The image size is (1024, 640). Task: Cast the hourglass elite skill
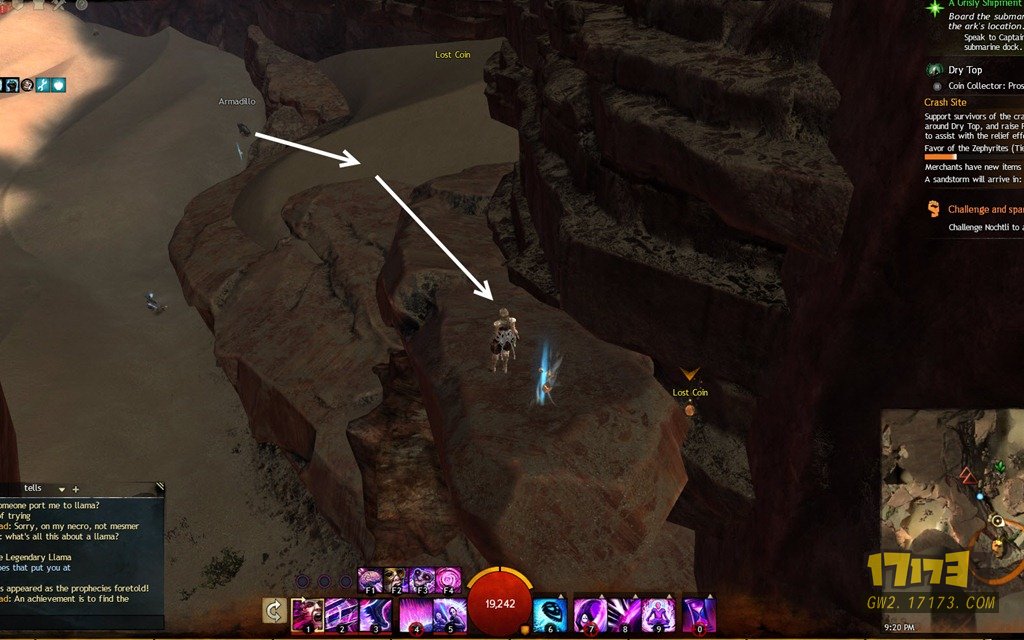[699, 613]
